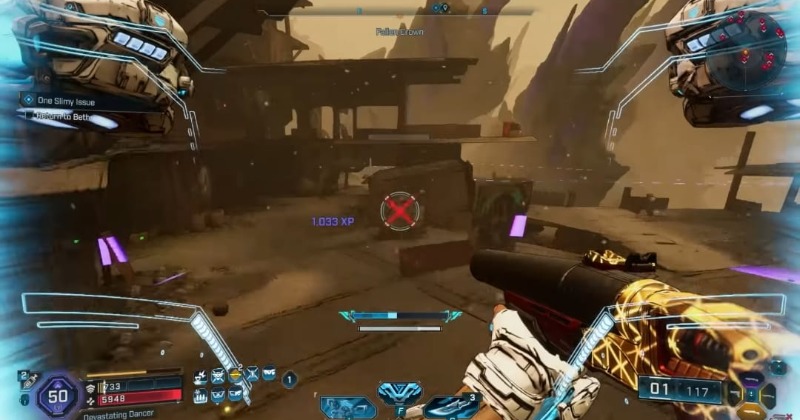Click the compass bar at top

point(400,12)
